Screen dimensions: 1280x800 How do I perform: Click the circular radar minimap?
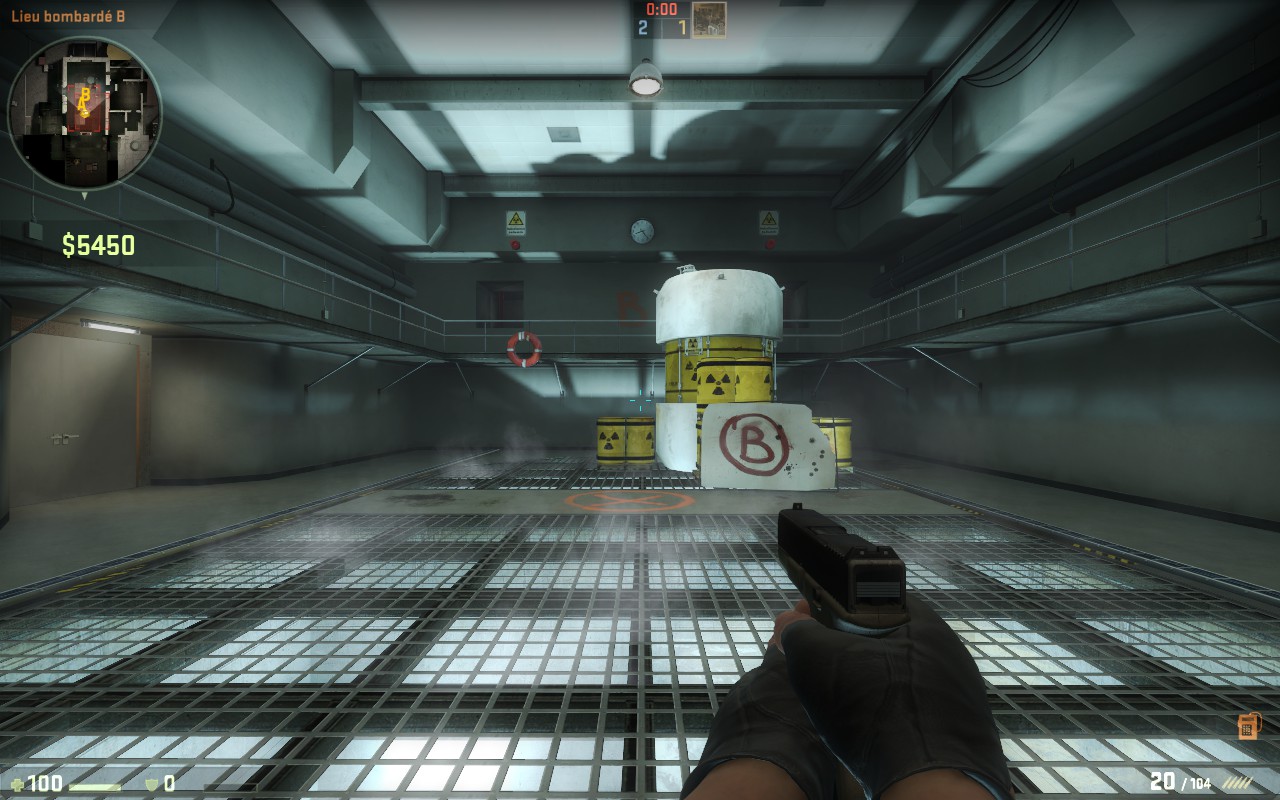[x=84, y=112]
